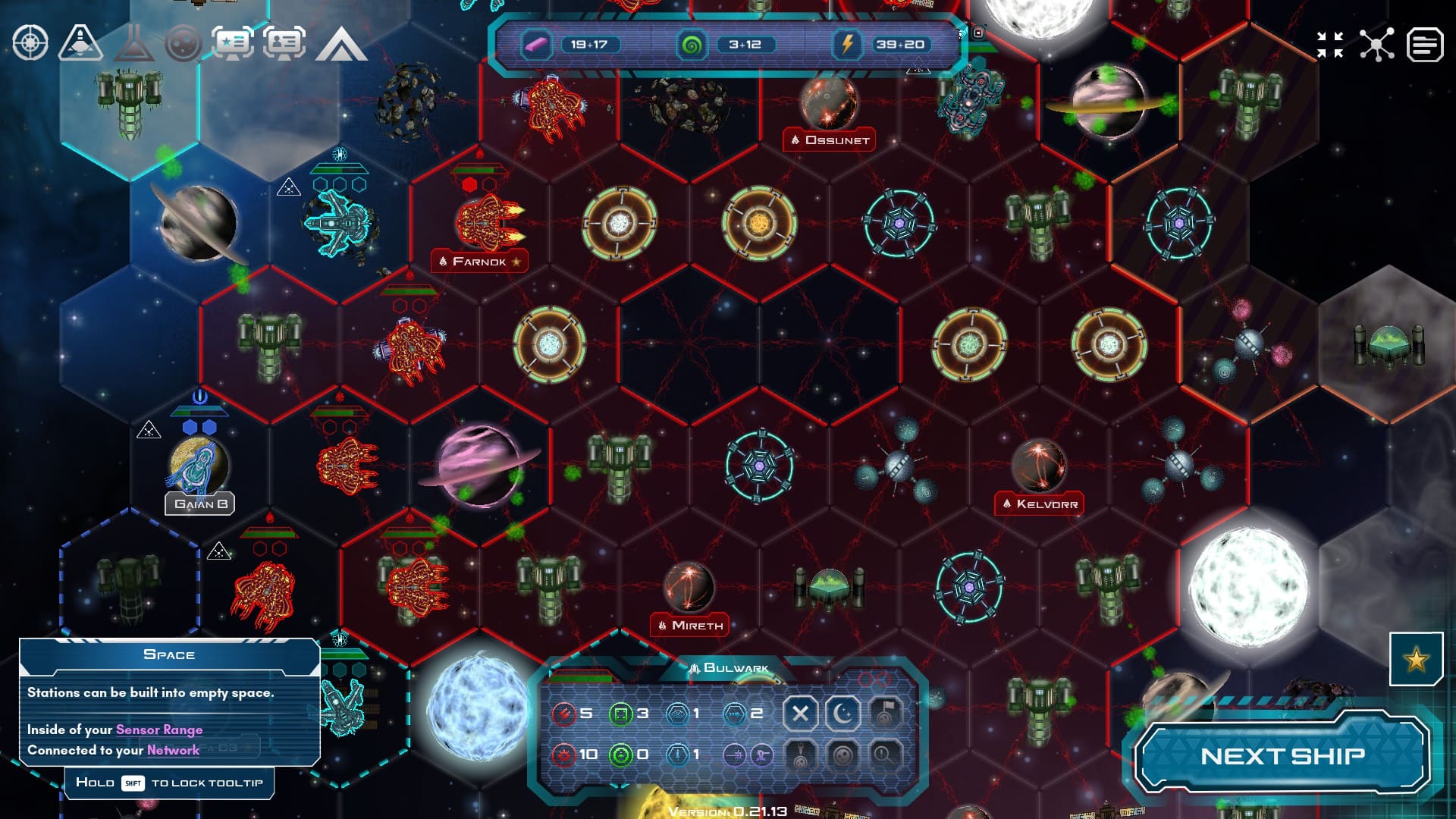Click the flag-over-planet action button
Screen dimensions: 1456x819
click(884, 713)
